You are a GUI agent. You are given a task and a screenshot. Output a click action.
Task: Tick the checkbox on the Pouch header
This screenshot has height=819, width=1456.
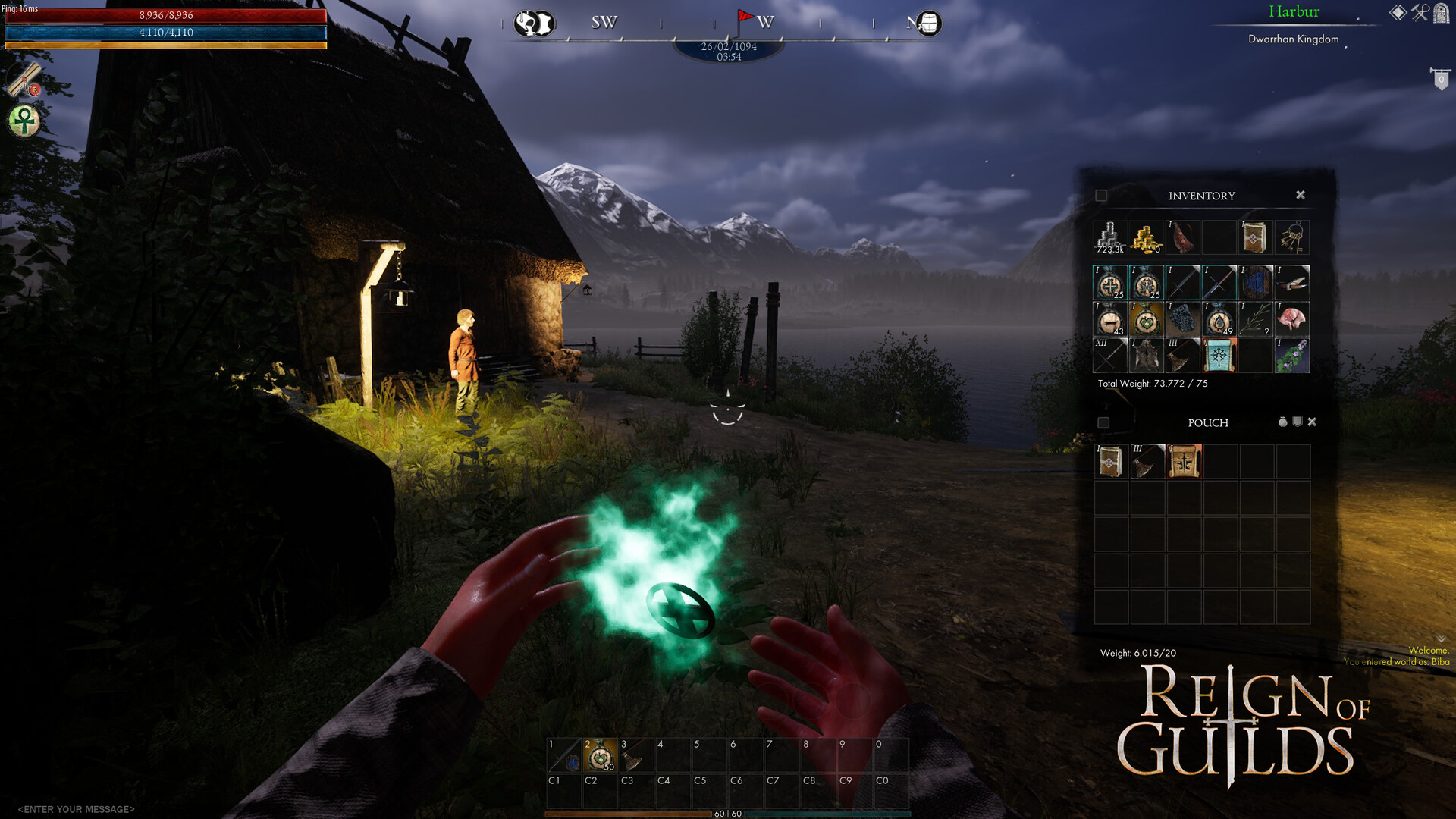(x=1103, y=423)
